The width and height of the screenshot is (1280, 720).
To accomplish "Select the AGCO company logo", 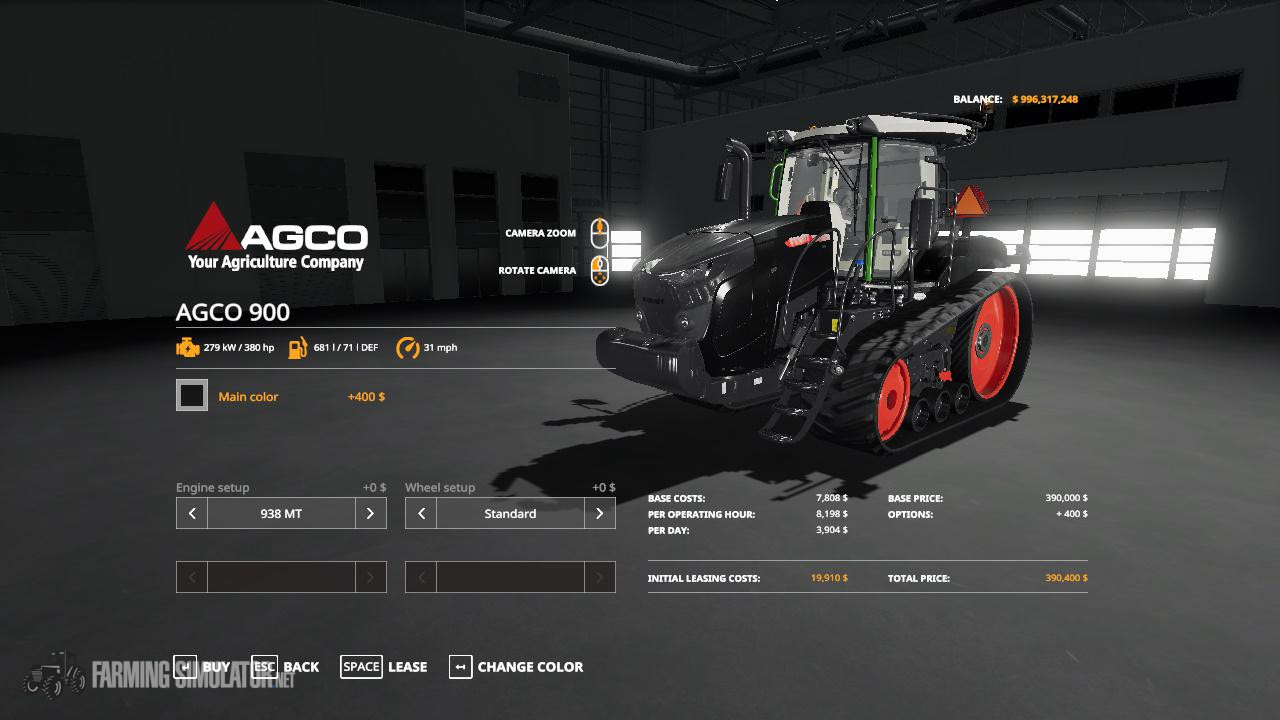I will pyautogui.click(x=277, y=235).
